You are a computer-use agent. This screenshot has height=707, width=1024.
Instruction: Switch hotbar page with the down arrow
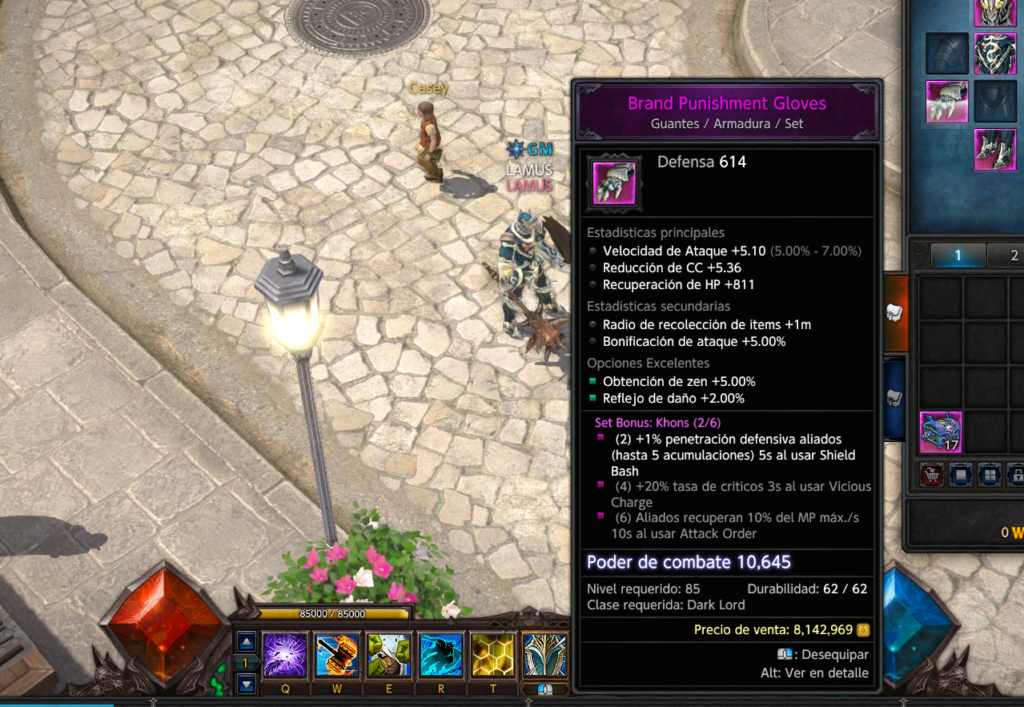(246, 684)
